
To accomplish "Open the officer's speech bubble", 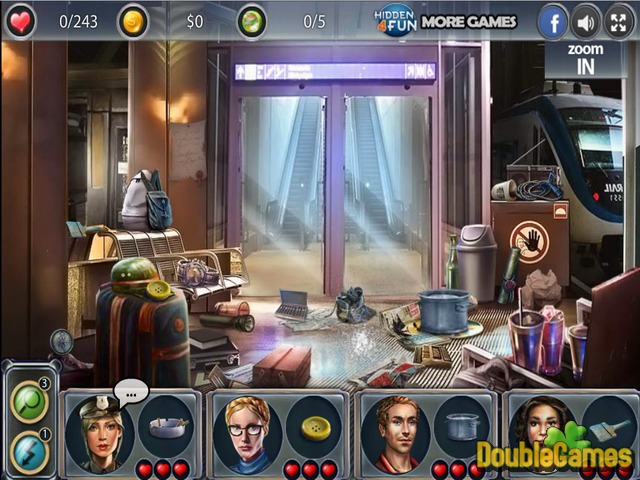I will pos(130,390).
